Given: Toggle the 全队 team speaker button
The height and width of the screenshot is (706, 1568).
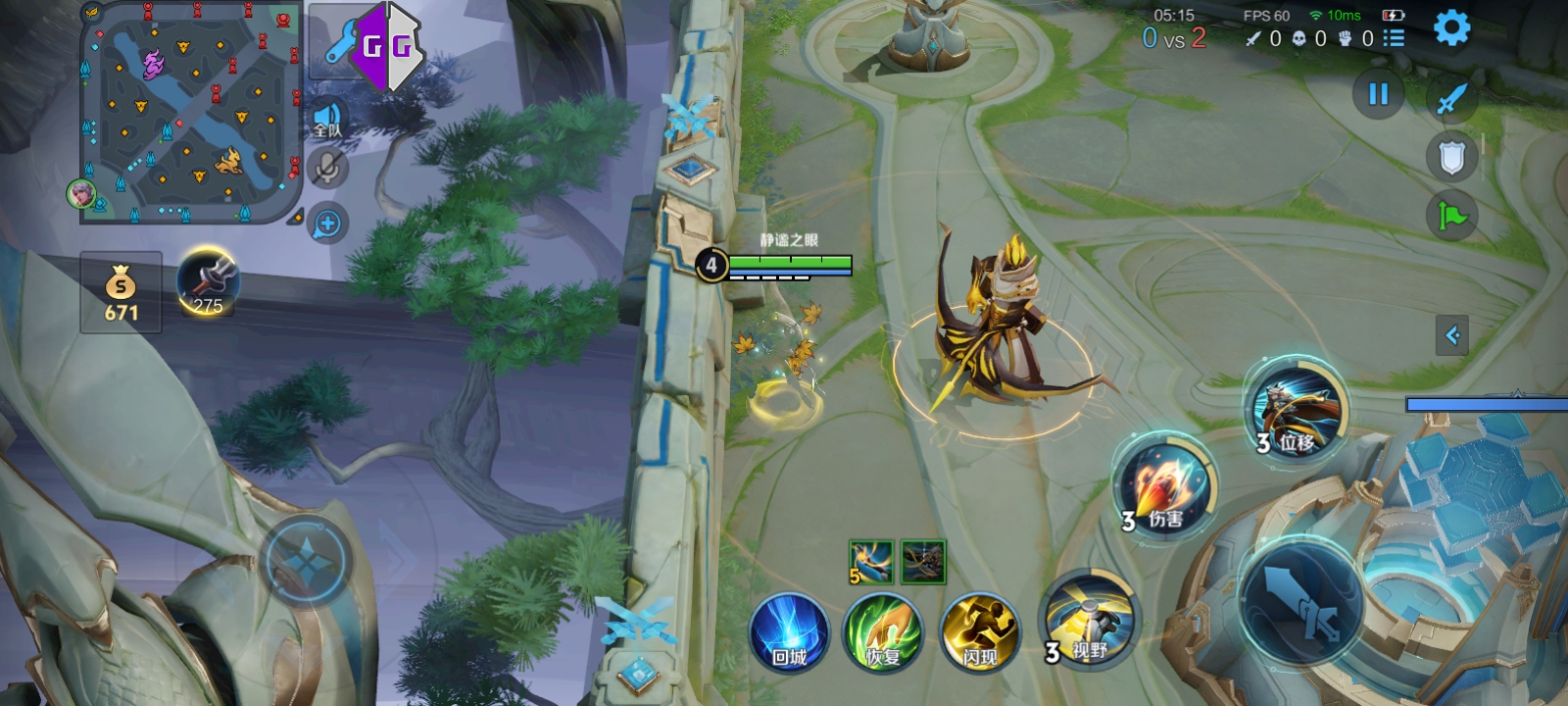Looking at the screenshot, I should pos(327,121).
